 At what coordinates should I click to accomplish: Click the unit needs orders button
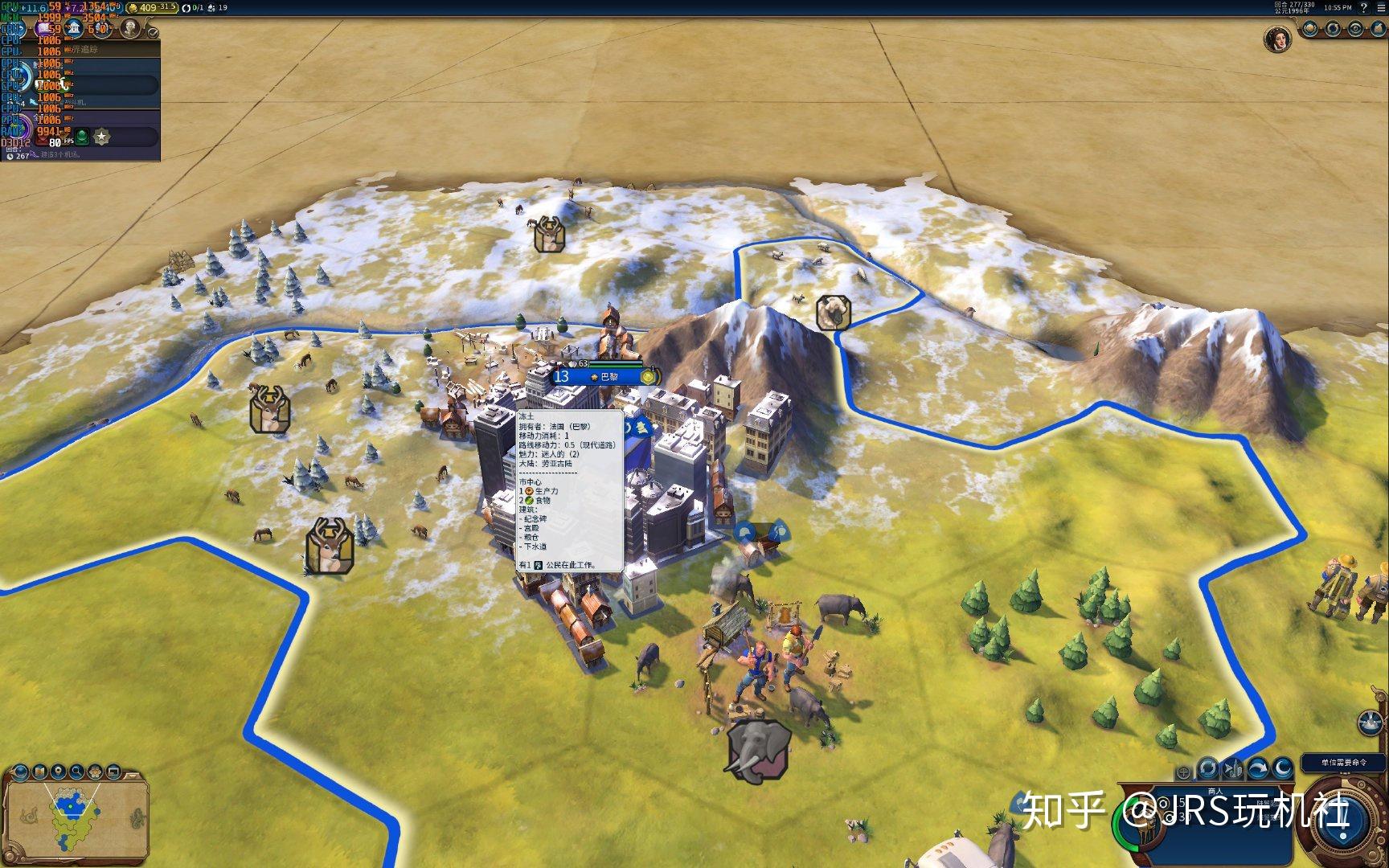pos(1344,762)
